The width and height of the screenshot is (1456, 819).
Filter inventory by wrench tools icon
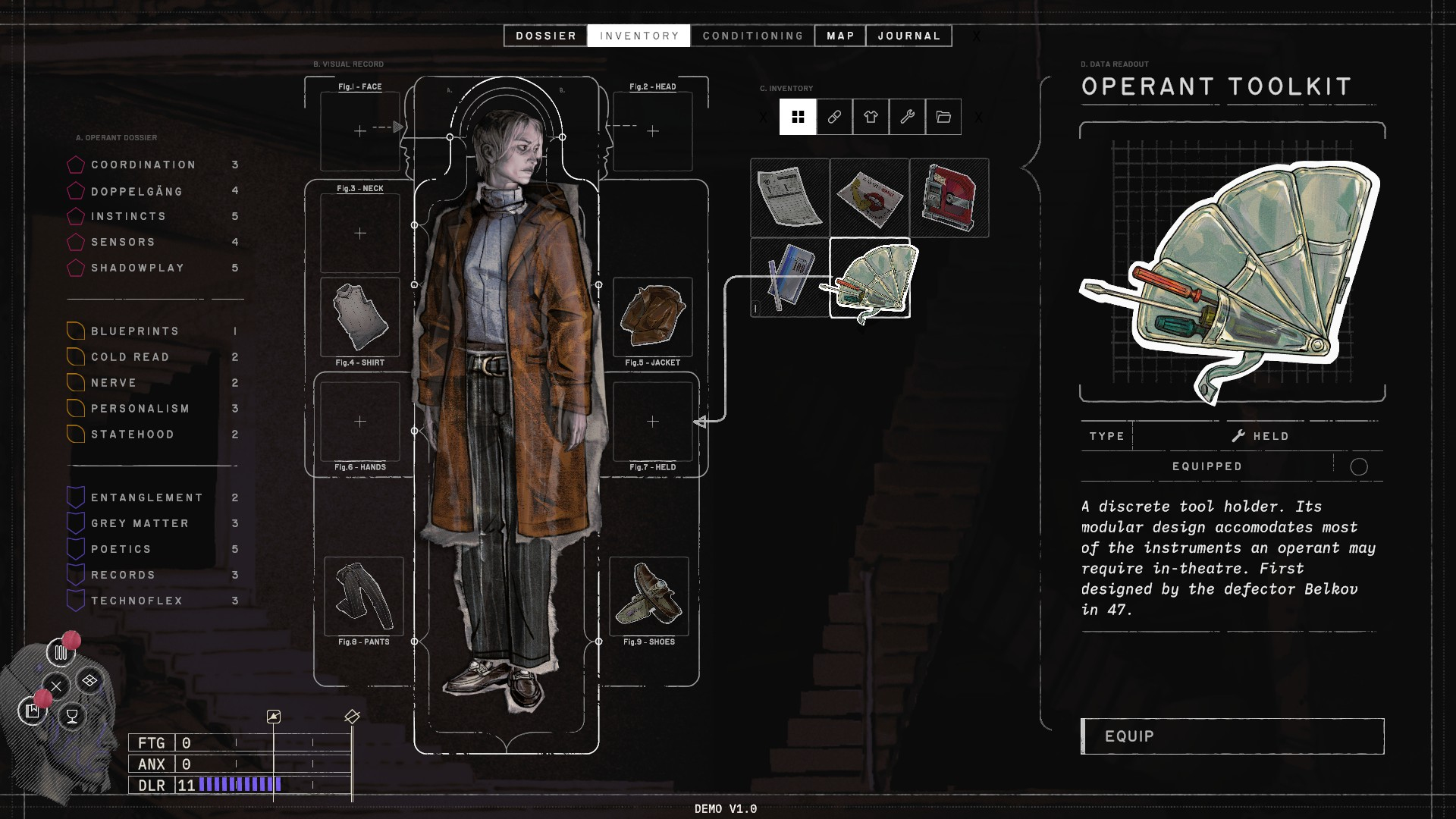pyautogui.click(x=907, y=117)
